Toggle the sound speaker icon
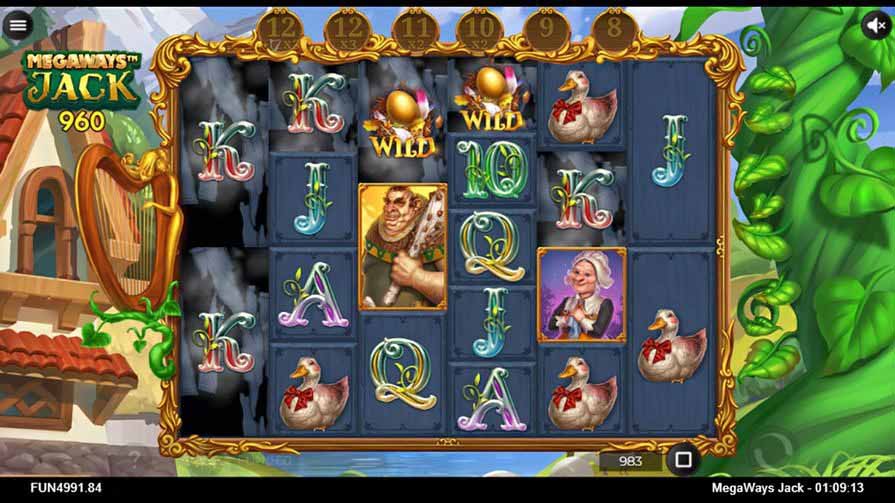Image resolution: width=895 pixels, height=503 pixels. [877, 26]
